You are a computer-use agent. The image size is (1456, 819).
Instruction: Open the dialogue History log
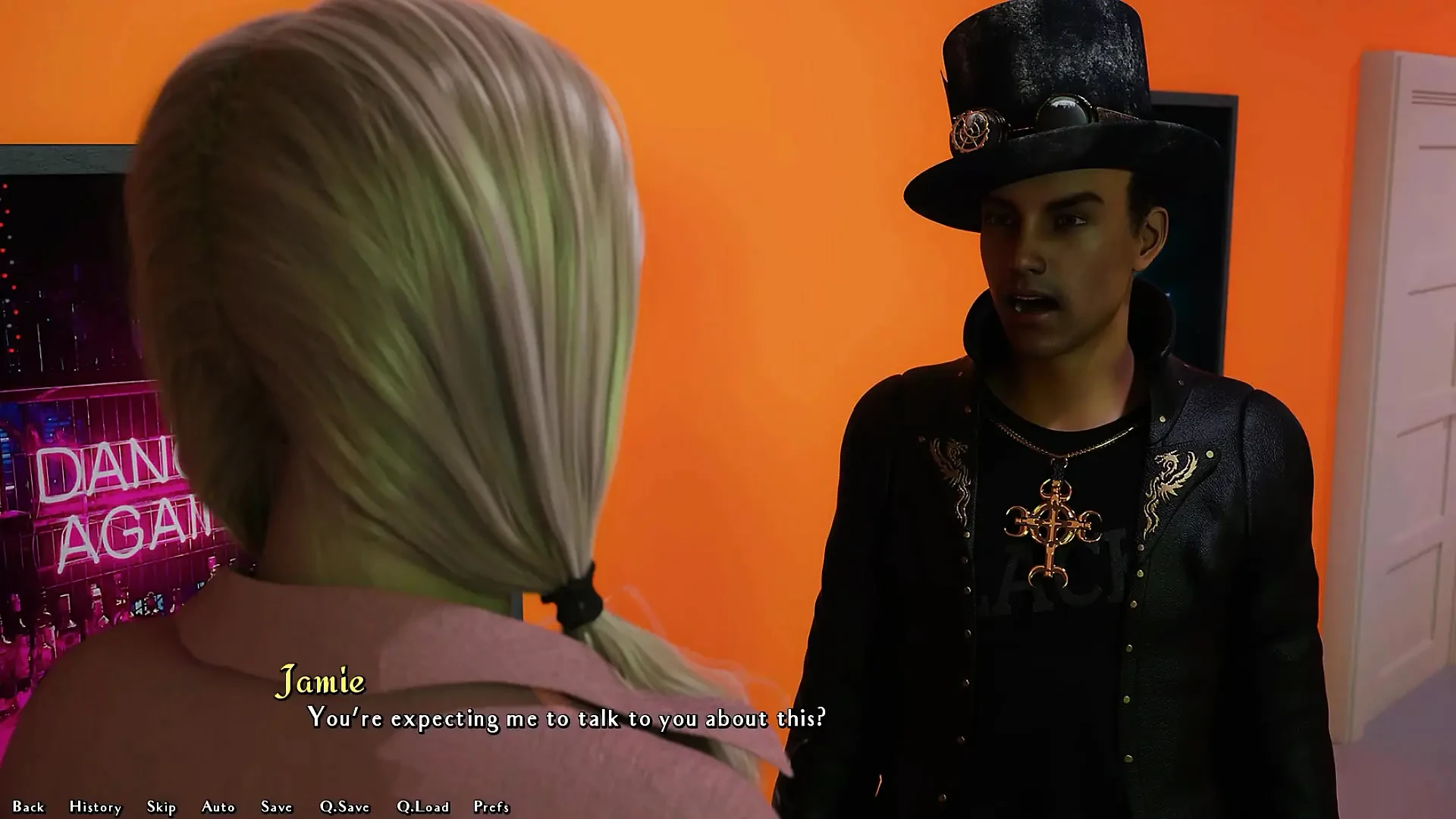[x=96, y=807]
